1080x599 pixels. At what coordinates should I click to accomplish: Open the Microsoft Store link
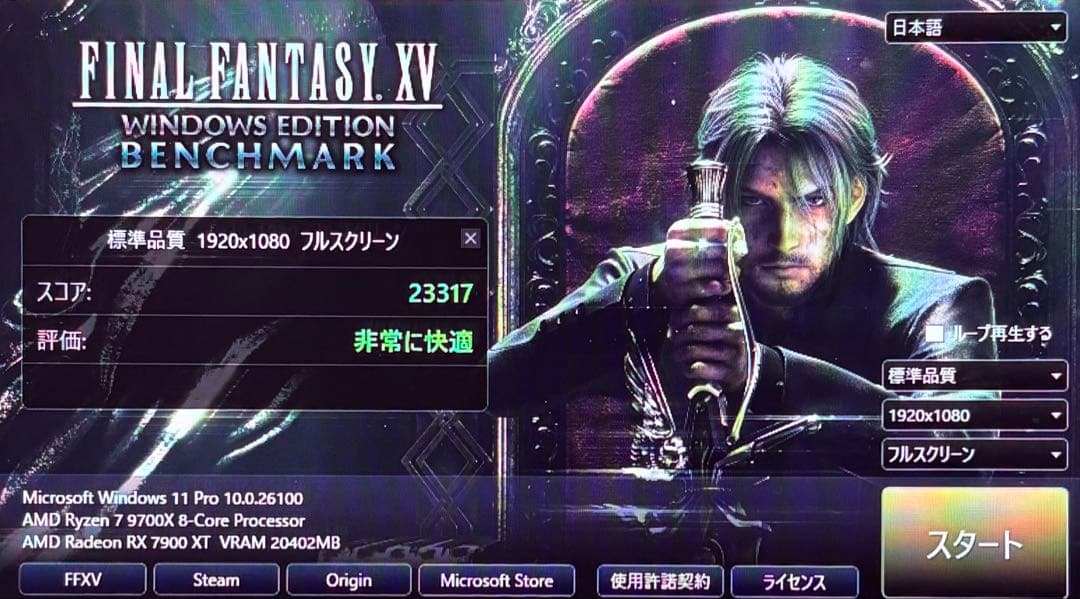(496, 580)
